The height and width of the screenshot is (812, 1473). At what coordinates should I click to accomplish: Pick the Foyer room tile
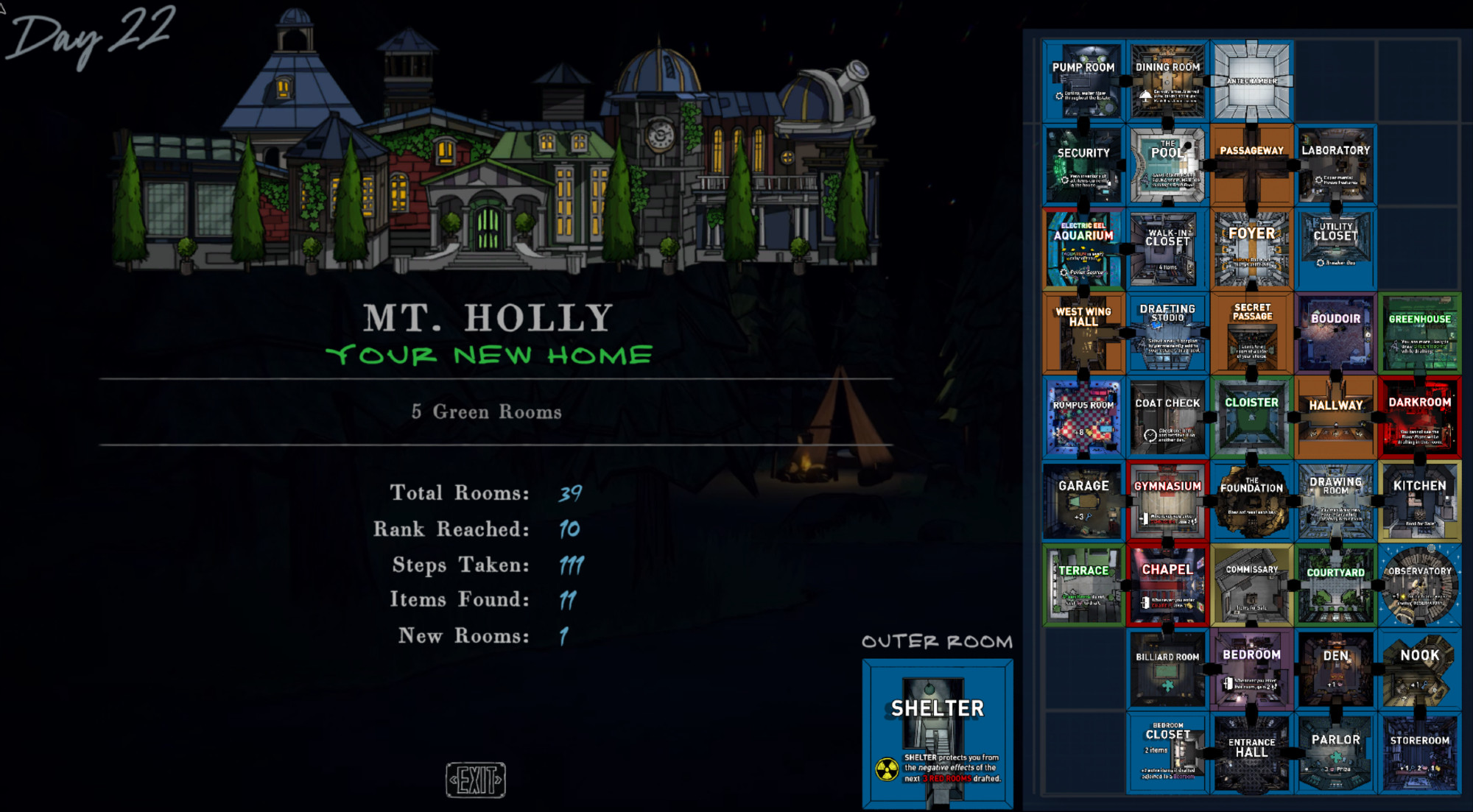point(1252,249)
